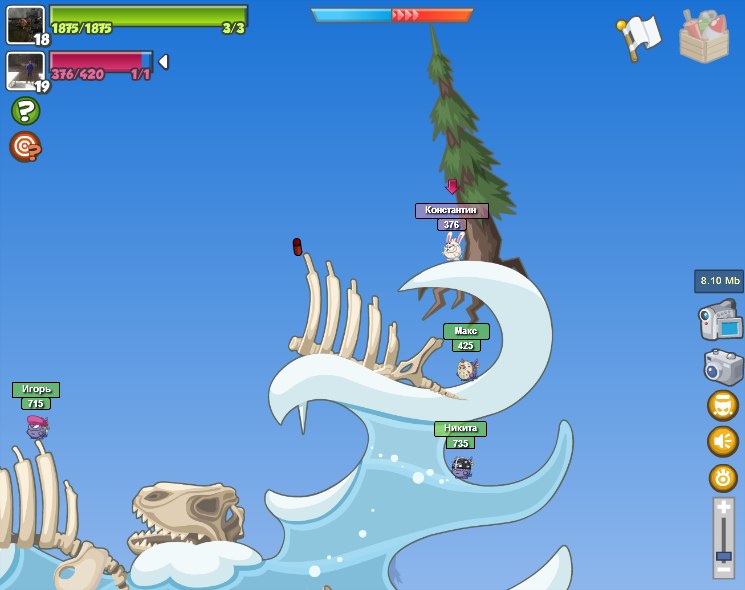
Task: Take a screenshot with the photo camera icon
Action: (x=722, y=366)
